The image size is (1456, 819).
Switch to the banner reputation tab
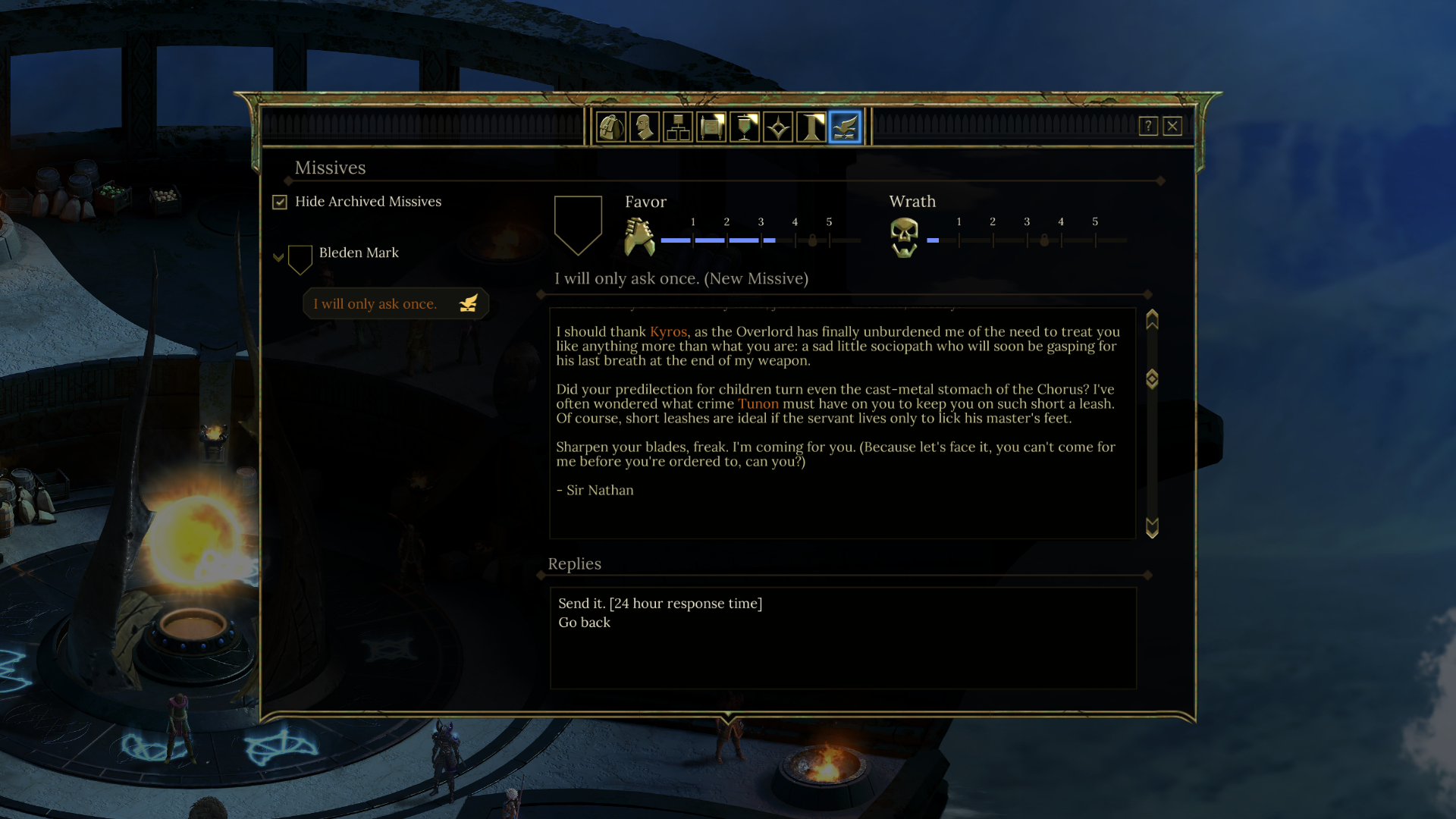pyautogui.click(x=745, y=127)
